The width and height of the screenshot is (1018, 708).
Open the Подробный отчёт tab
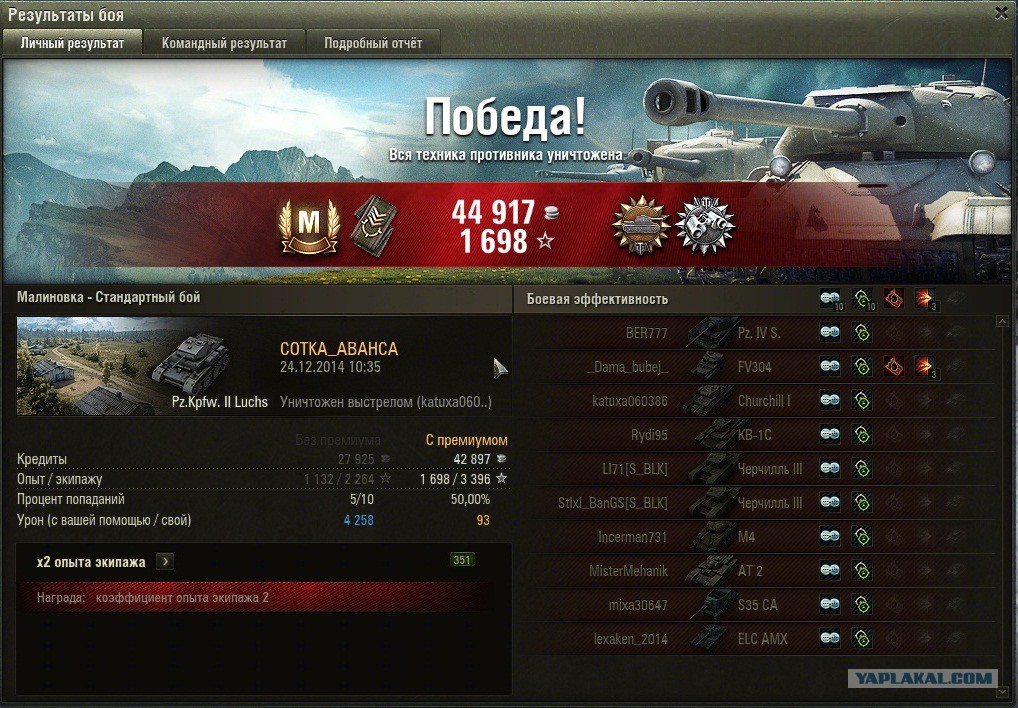click(373, 43)
